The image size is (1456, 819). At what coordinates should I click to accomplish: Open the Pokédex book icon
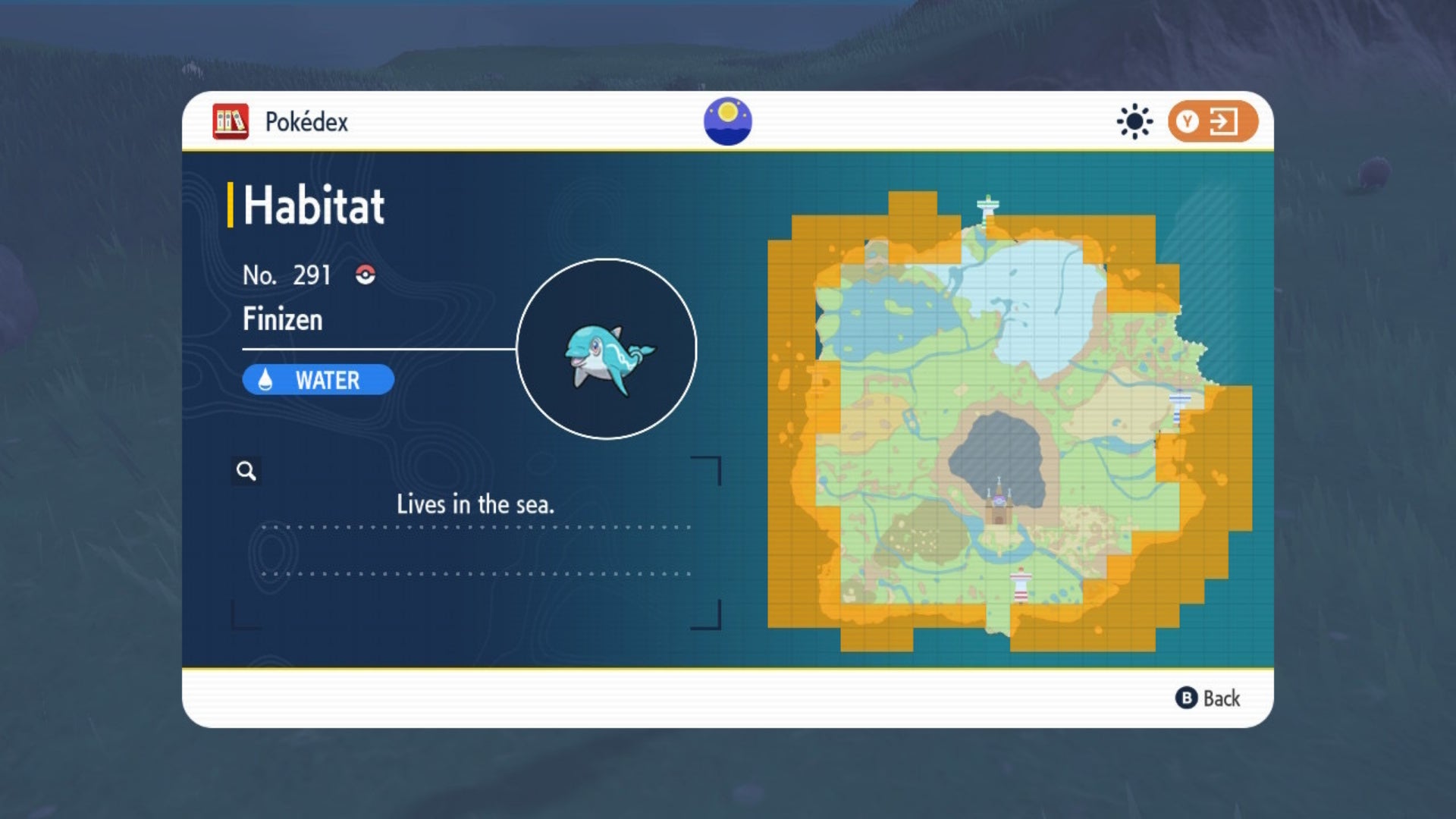tap(231, 121)
